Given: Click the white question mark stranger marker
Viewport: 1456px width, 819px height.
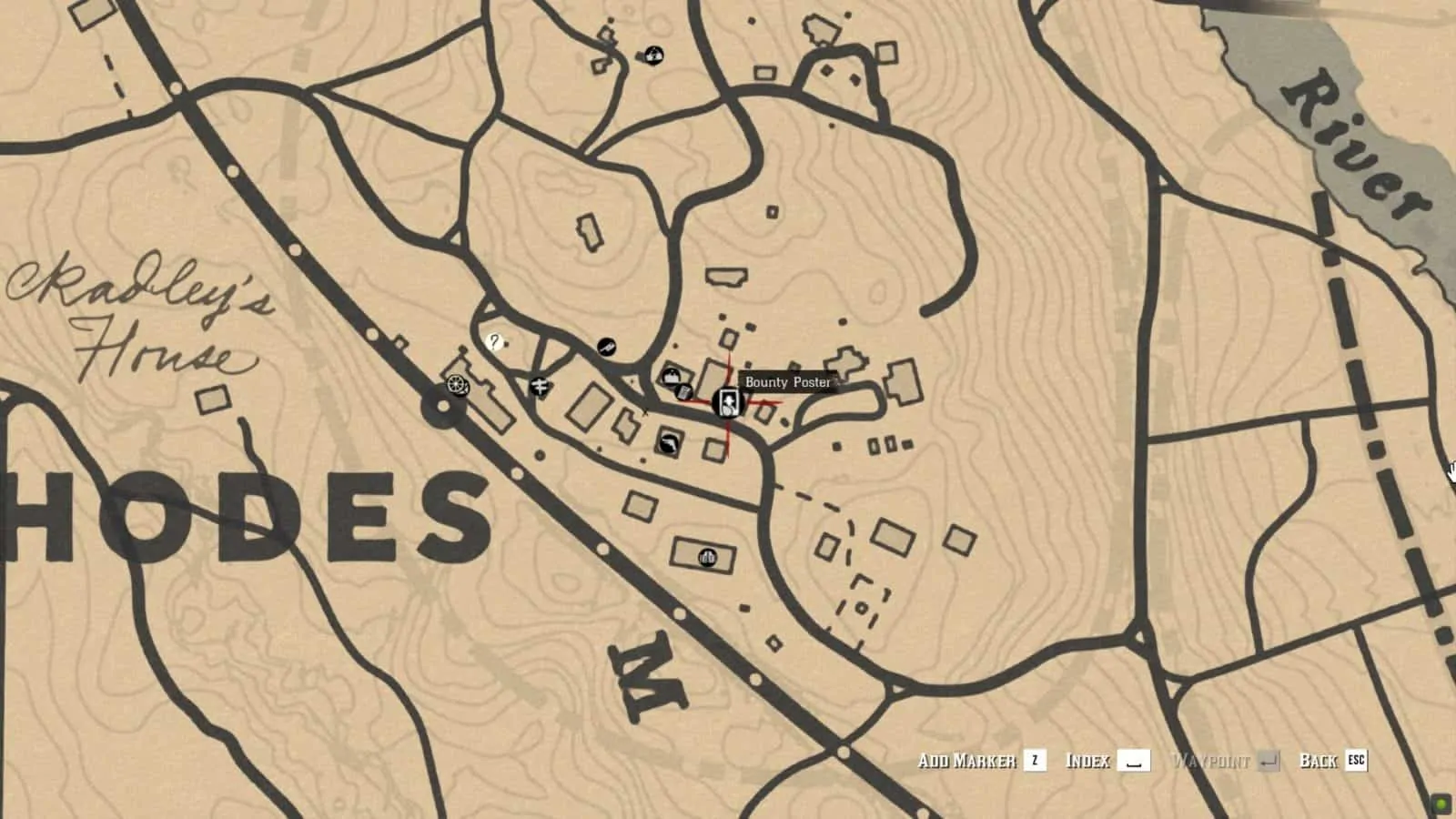Looking at the screenshot, I should pos(494,342).
